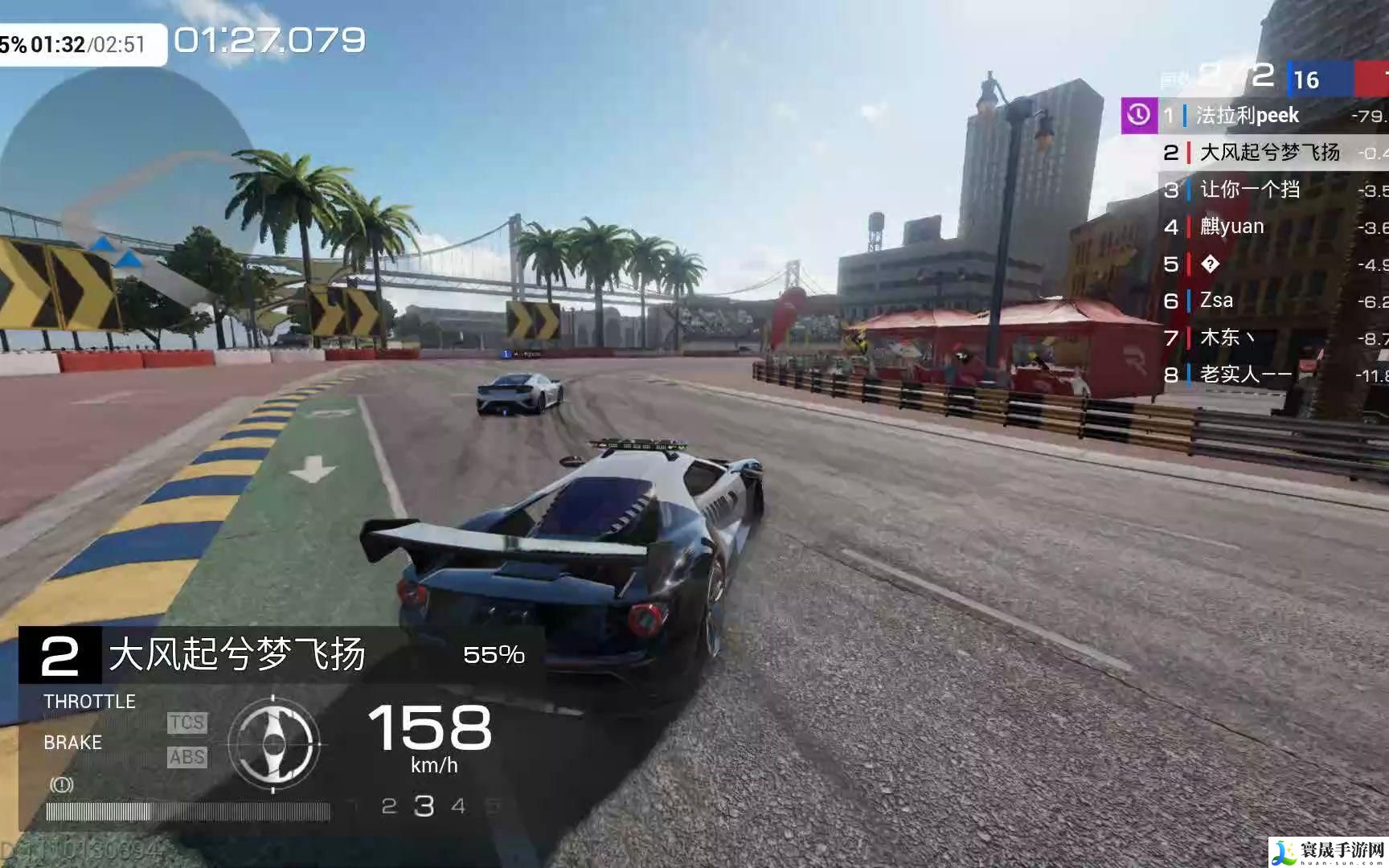This screenshot has width=1389, height=868.
Task: Choose the 大风起兮梦飞扬 leaderboard row
Action: [1269, 152]
